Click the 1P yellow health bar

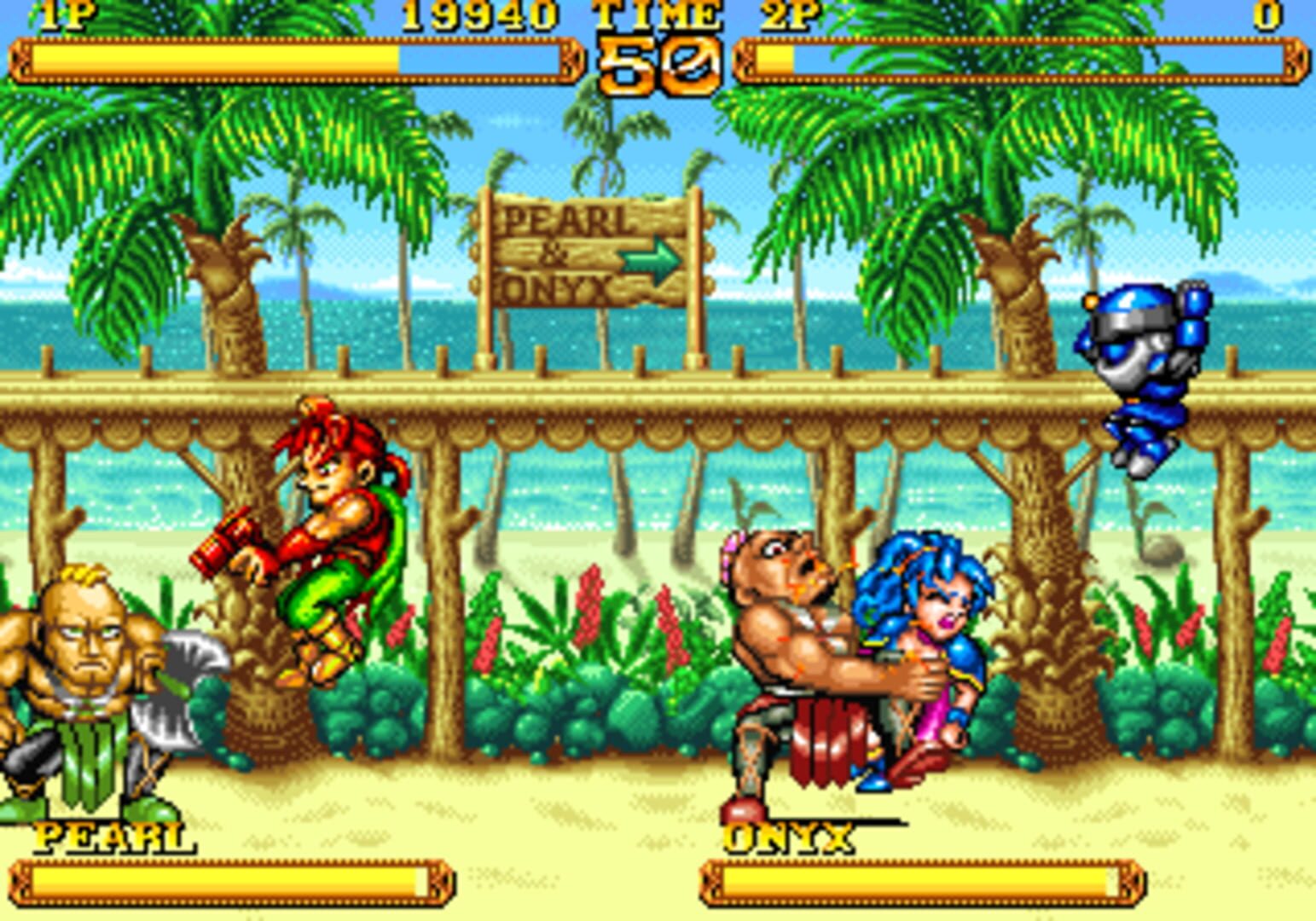[213, 60]
